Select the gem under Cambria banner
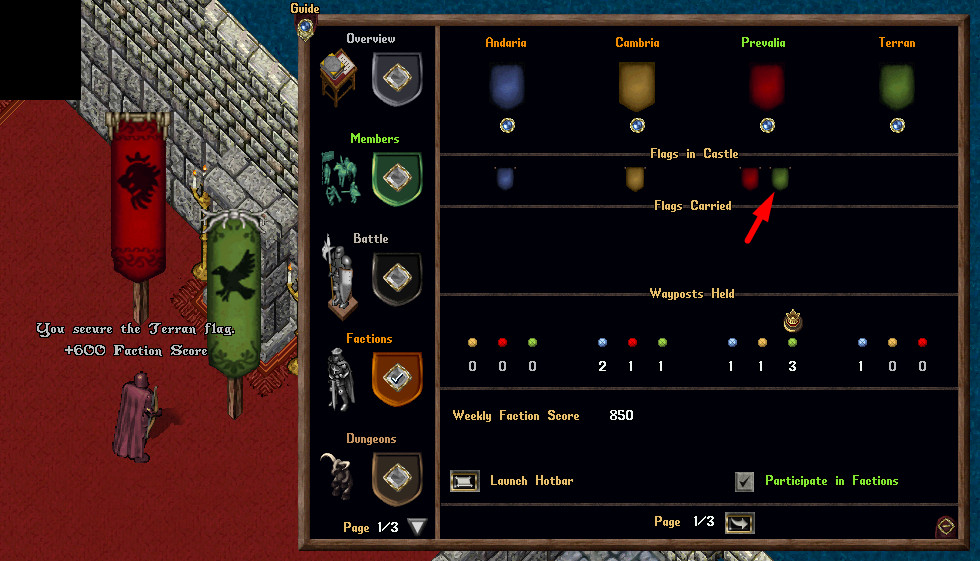Viewport: 980px width, 561px height. [x=637, y=126]
